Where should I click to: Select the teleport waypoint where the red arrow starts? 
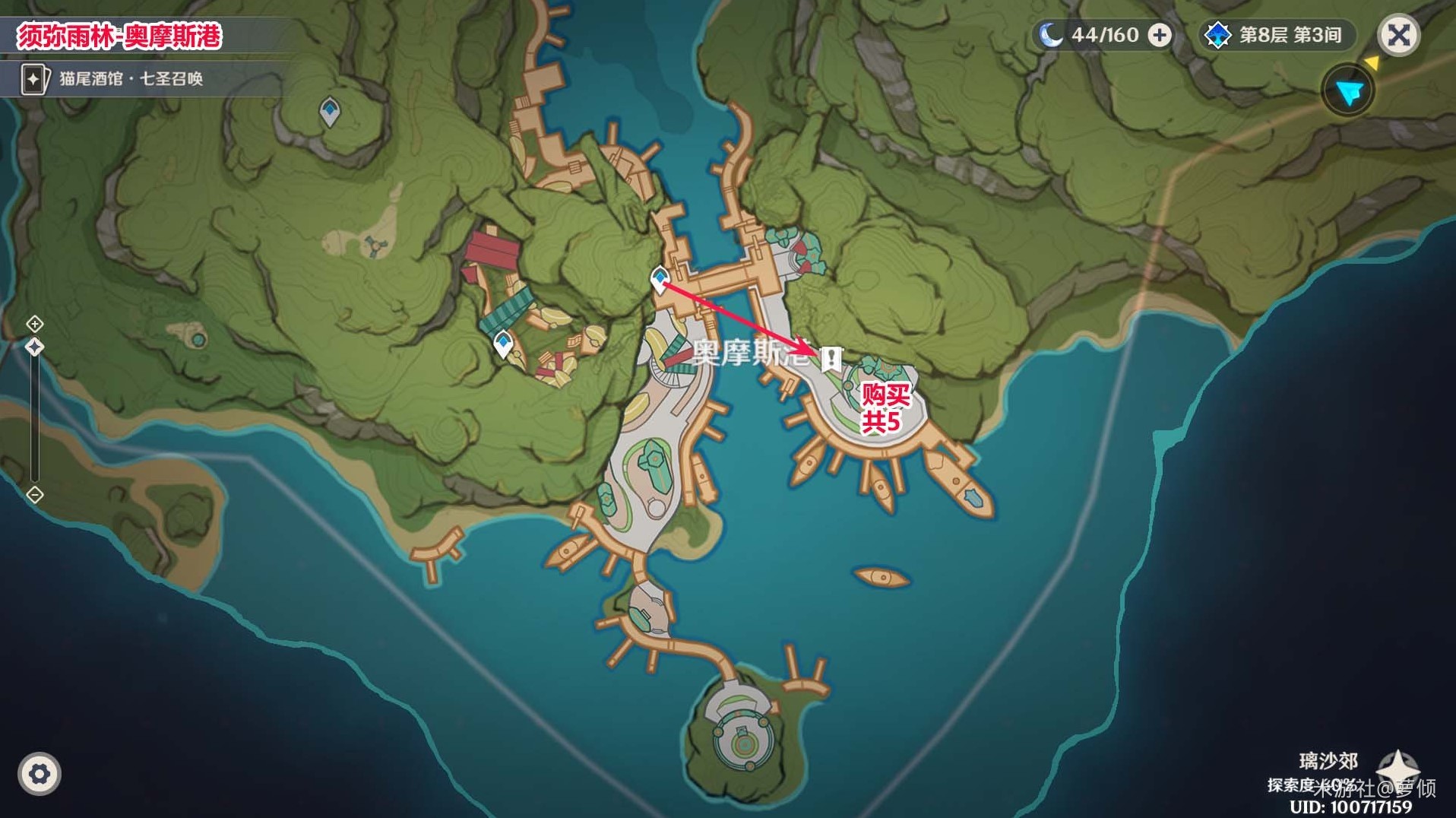[x=660, y=279]
